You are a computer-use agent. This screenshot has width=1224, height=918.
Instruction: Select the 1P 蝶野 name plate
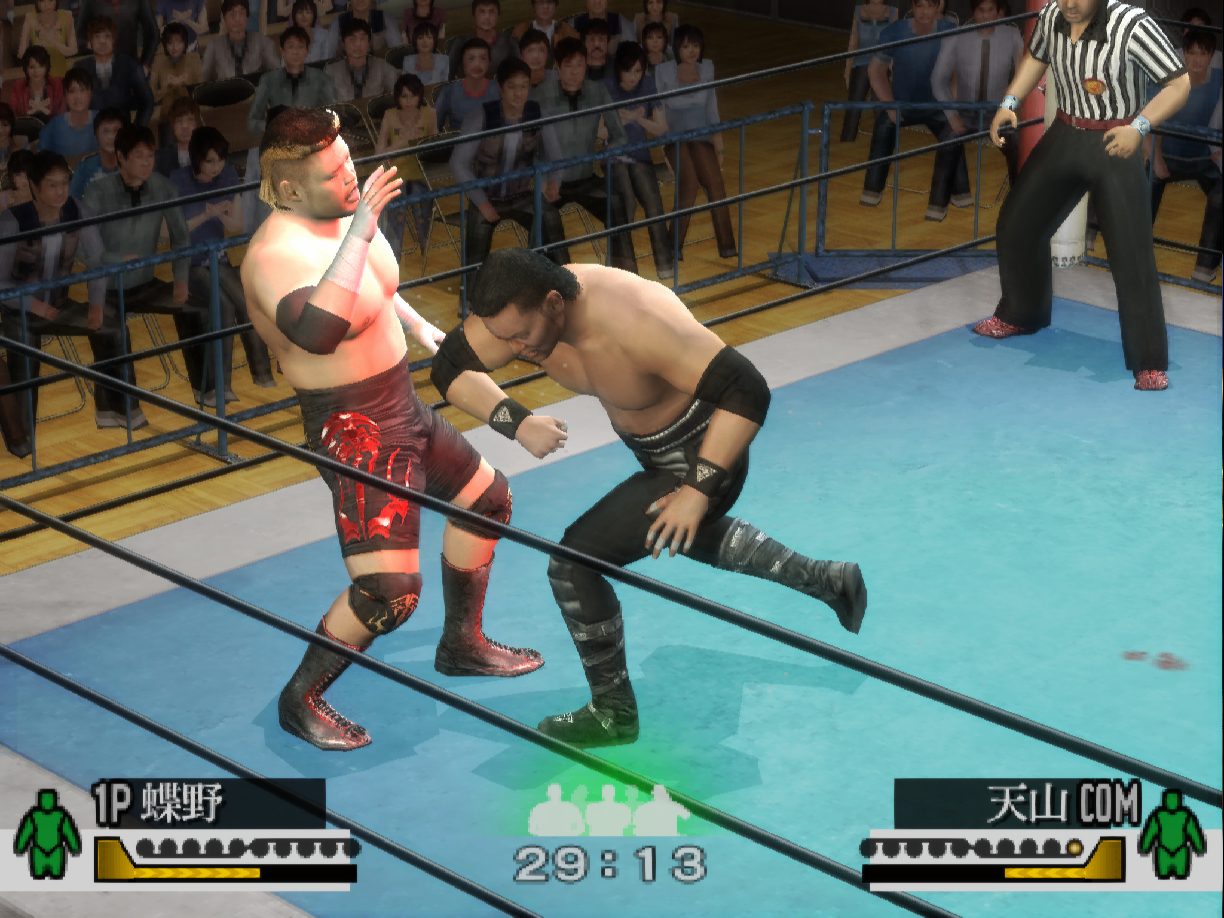208,803
